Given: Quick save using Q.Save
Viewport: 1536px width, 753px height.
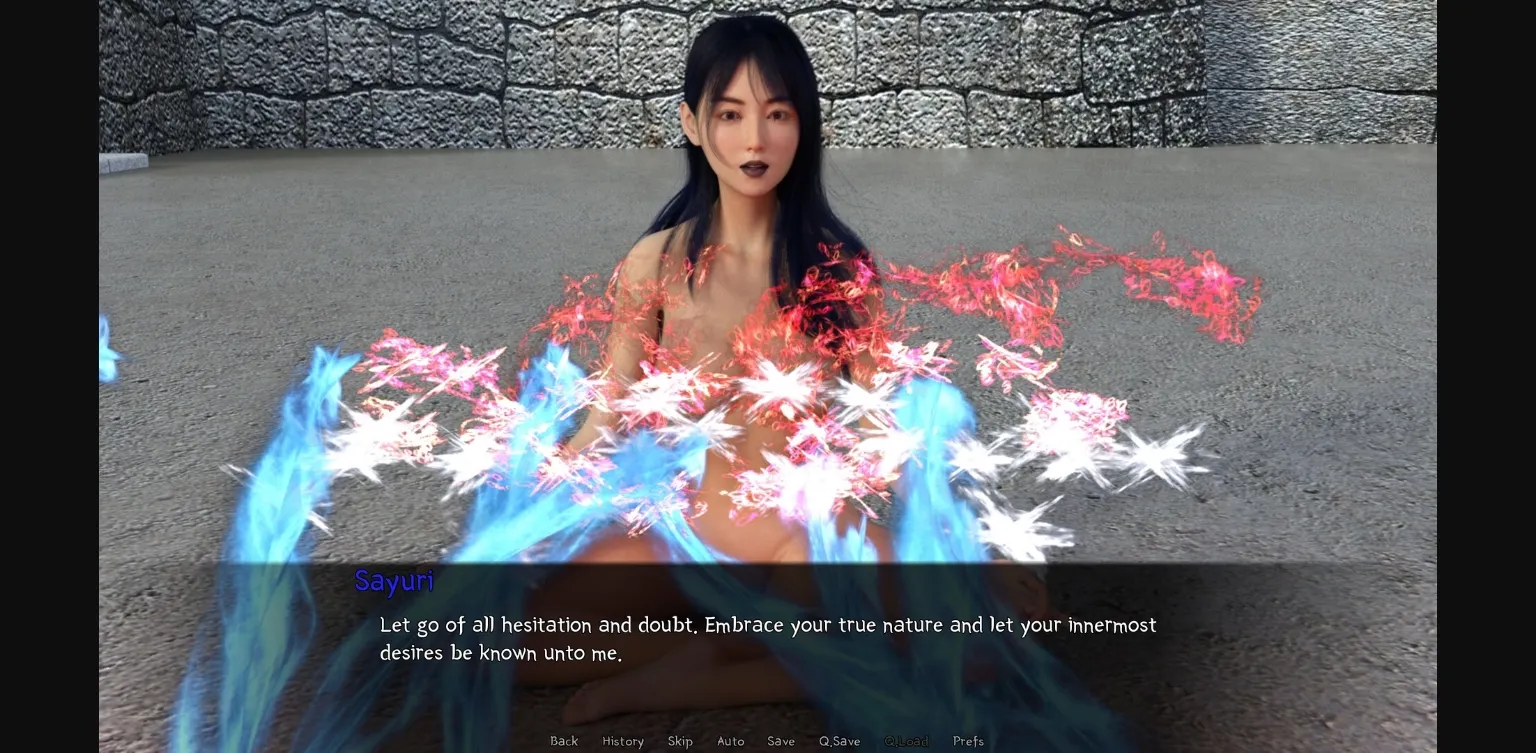Looking at the screenshot, I should [839, 741].
